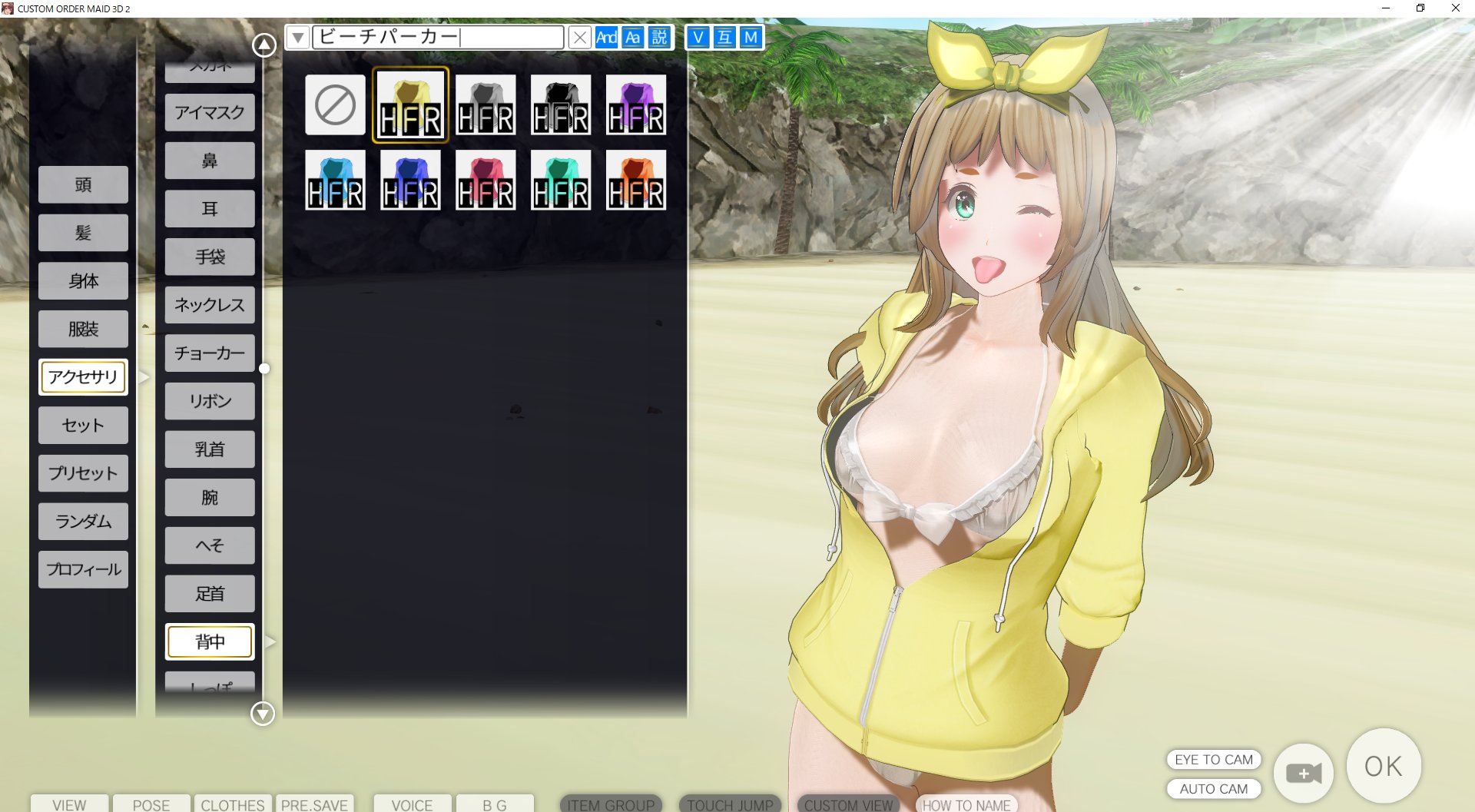The height and width of the screenshot is (812, 1475).
Task: Expand the arrow next to アクセサリ category
Action: (143, 377)
